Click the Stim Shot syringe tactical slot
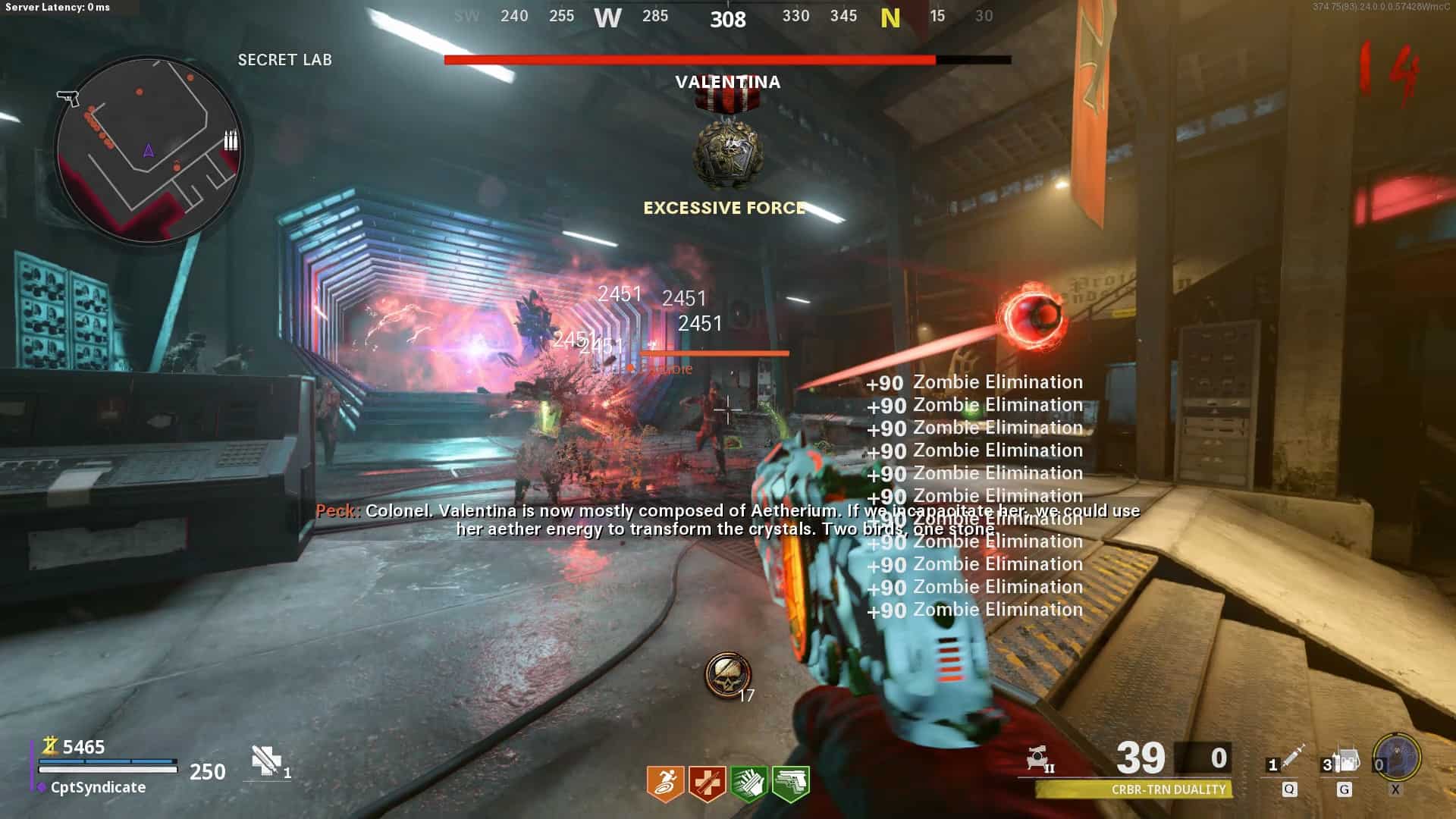1456x819 pixels. (1289, 761)
